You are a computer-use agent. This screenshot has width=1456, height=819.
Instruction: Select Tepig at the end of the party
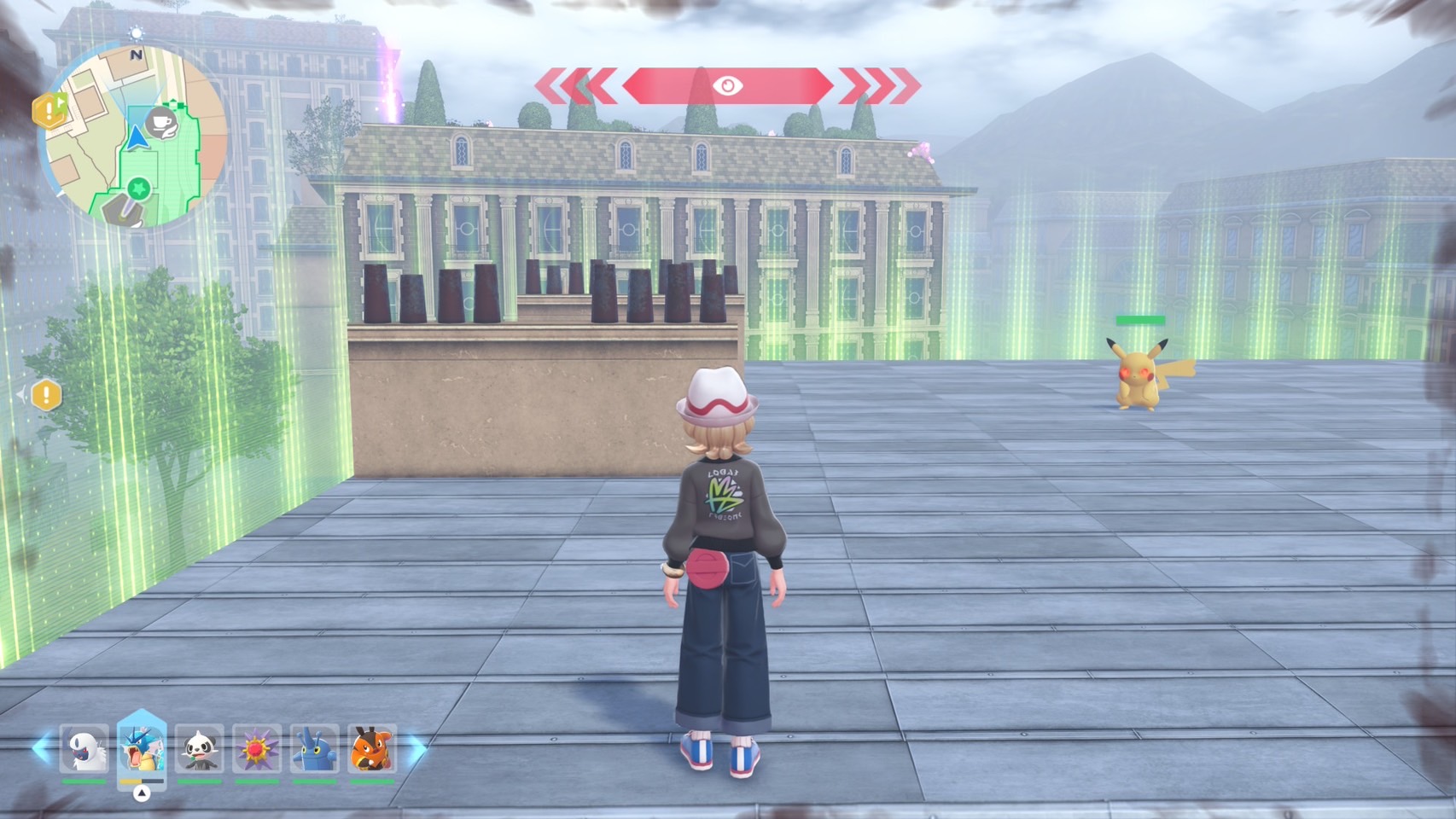tap(372, 748)
